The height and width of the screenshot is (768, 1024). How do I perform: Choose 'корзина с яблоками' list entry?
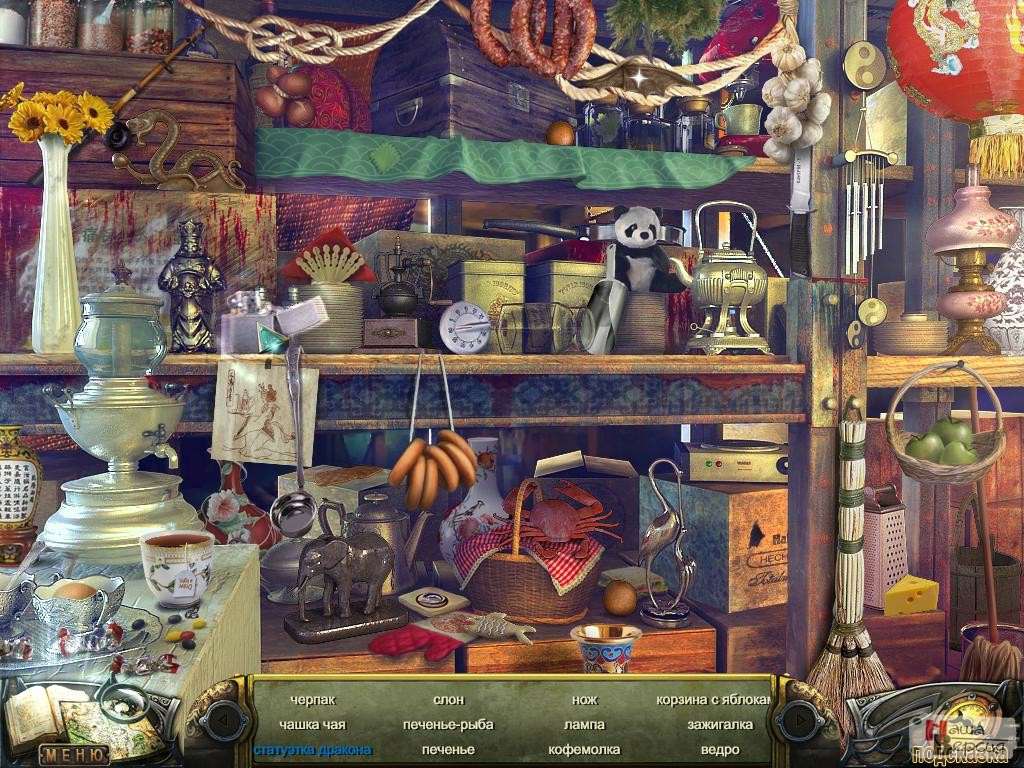[714, 700]
